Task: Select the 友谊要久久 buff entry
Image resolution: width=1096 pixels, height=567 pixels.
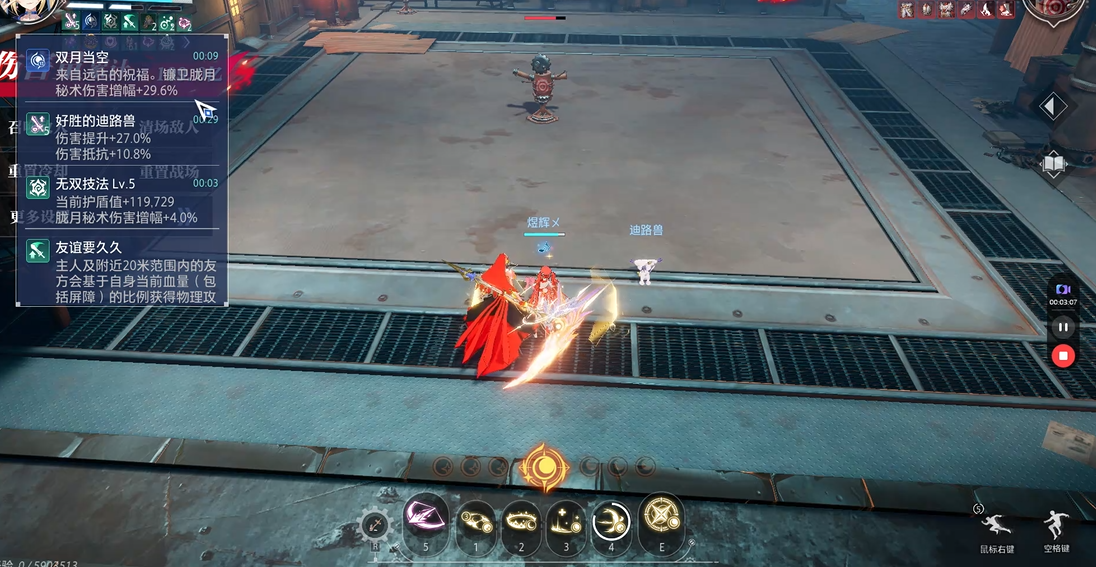Action: click(x=122, y=270)
